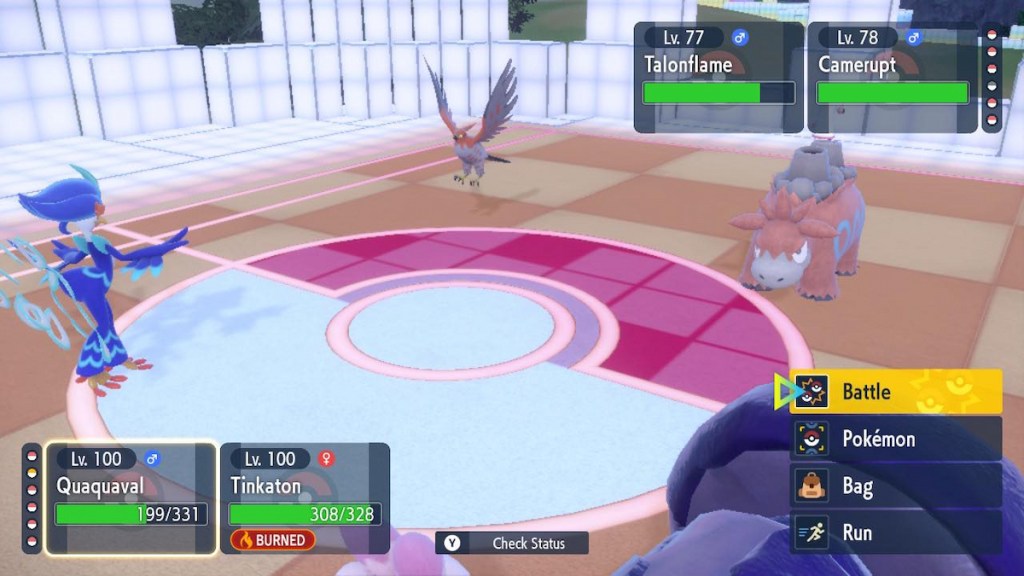Open the Bag menu
This screenshot has height=576, width=1024.
tap(896, 486)
